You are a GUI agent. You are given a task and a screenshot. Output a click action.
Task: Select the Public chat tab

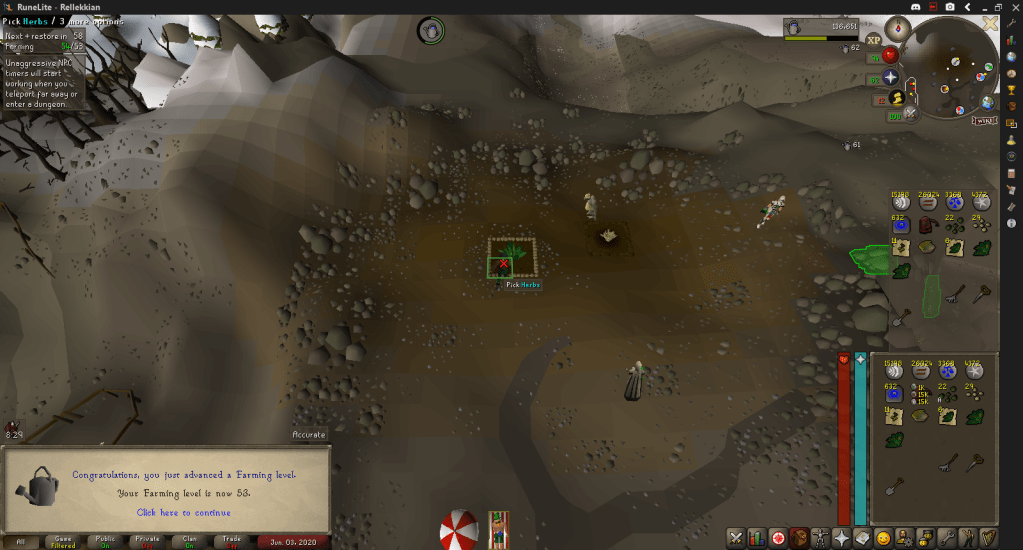(x=105, y=541)
